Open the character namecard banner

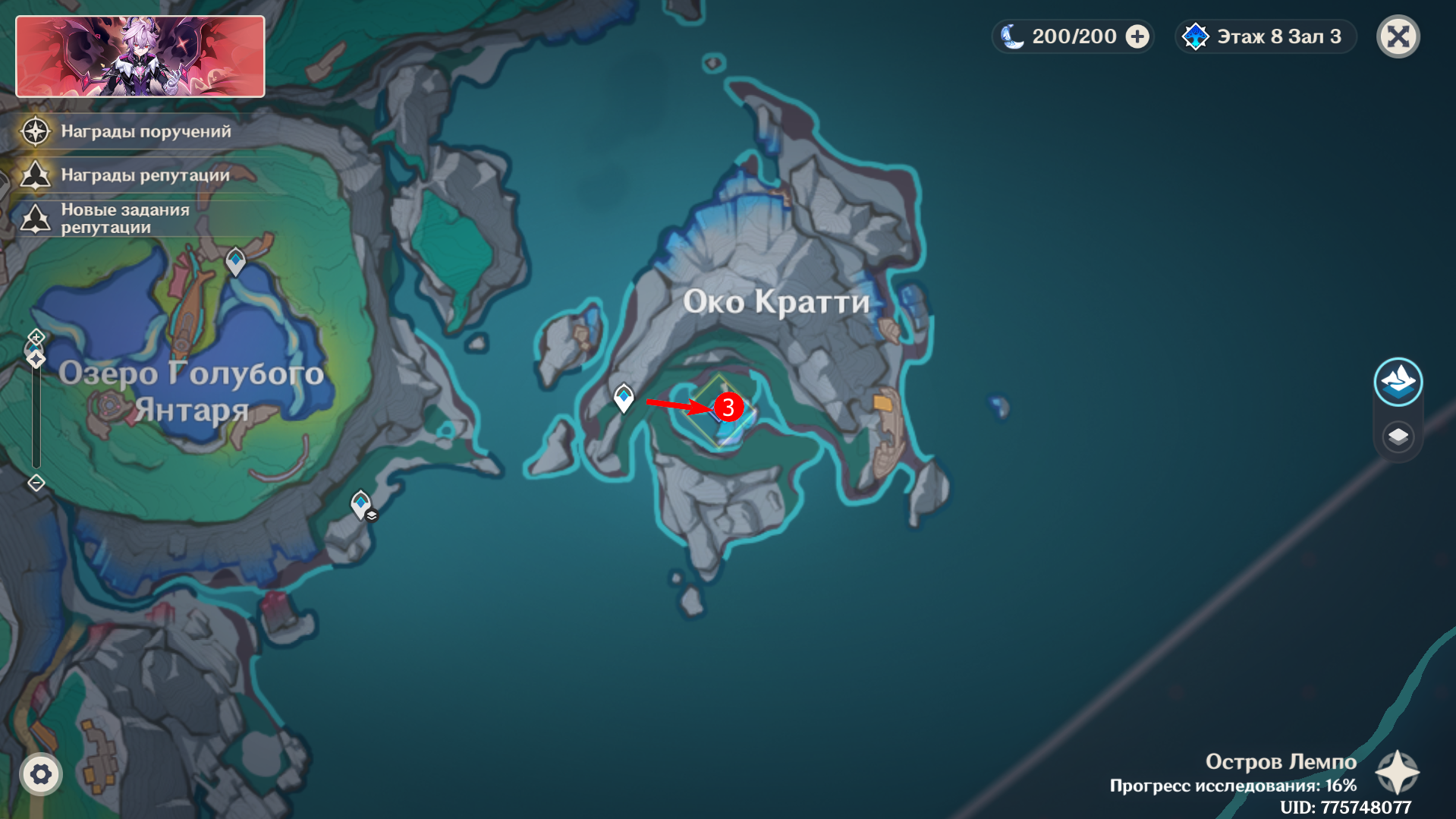(x=140, y=55)
